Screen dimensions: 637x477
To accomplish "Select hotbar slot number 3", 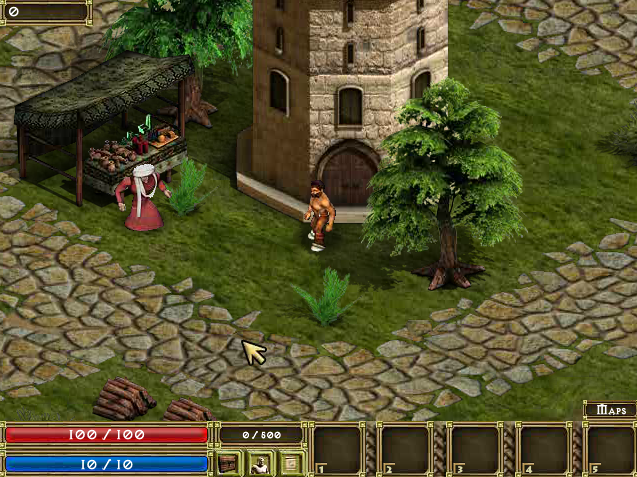I will pos(475,449).
